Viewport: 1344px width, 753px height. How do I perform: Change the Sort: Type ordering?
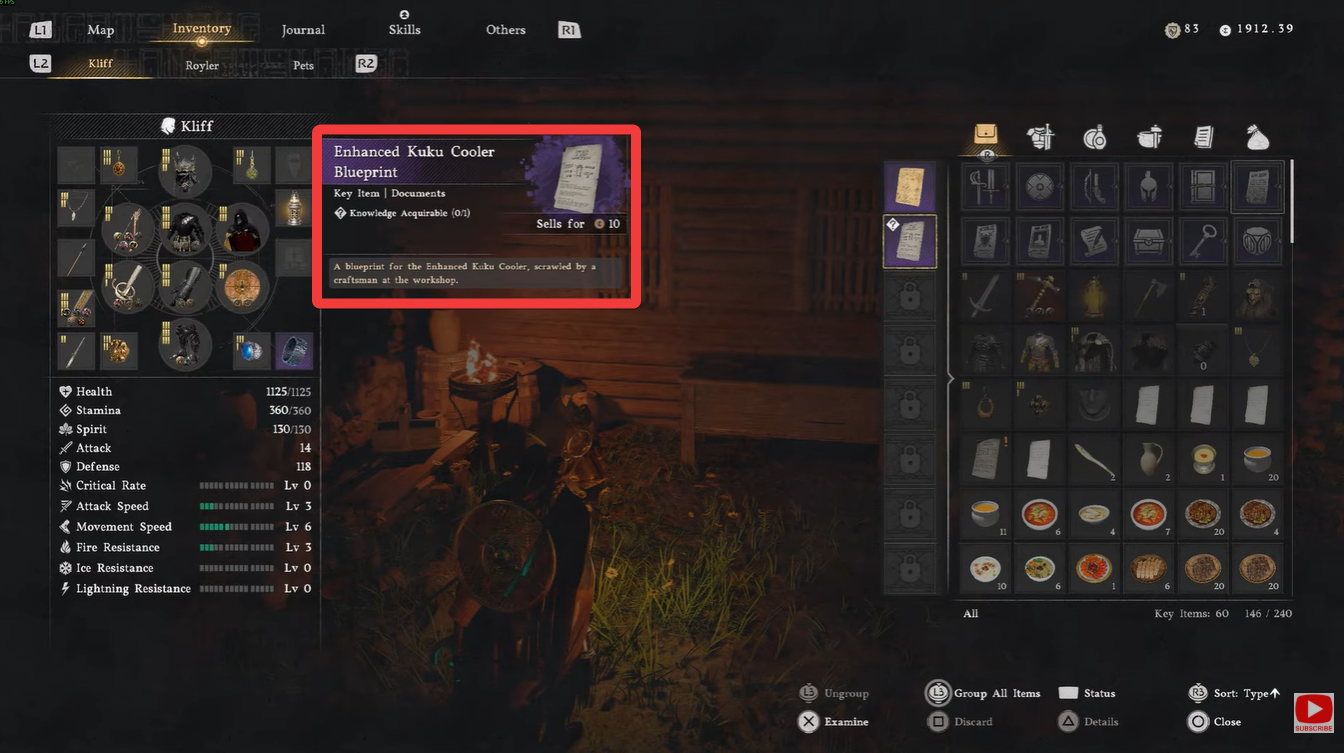[1240, 693]
